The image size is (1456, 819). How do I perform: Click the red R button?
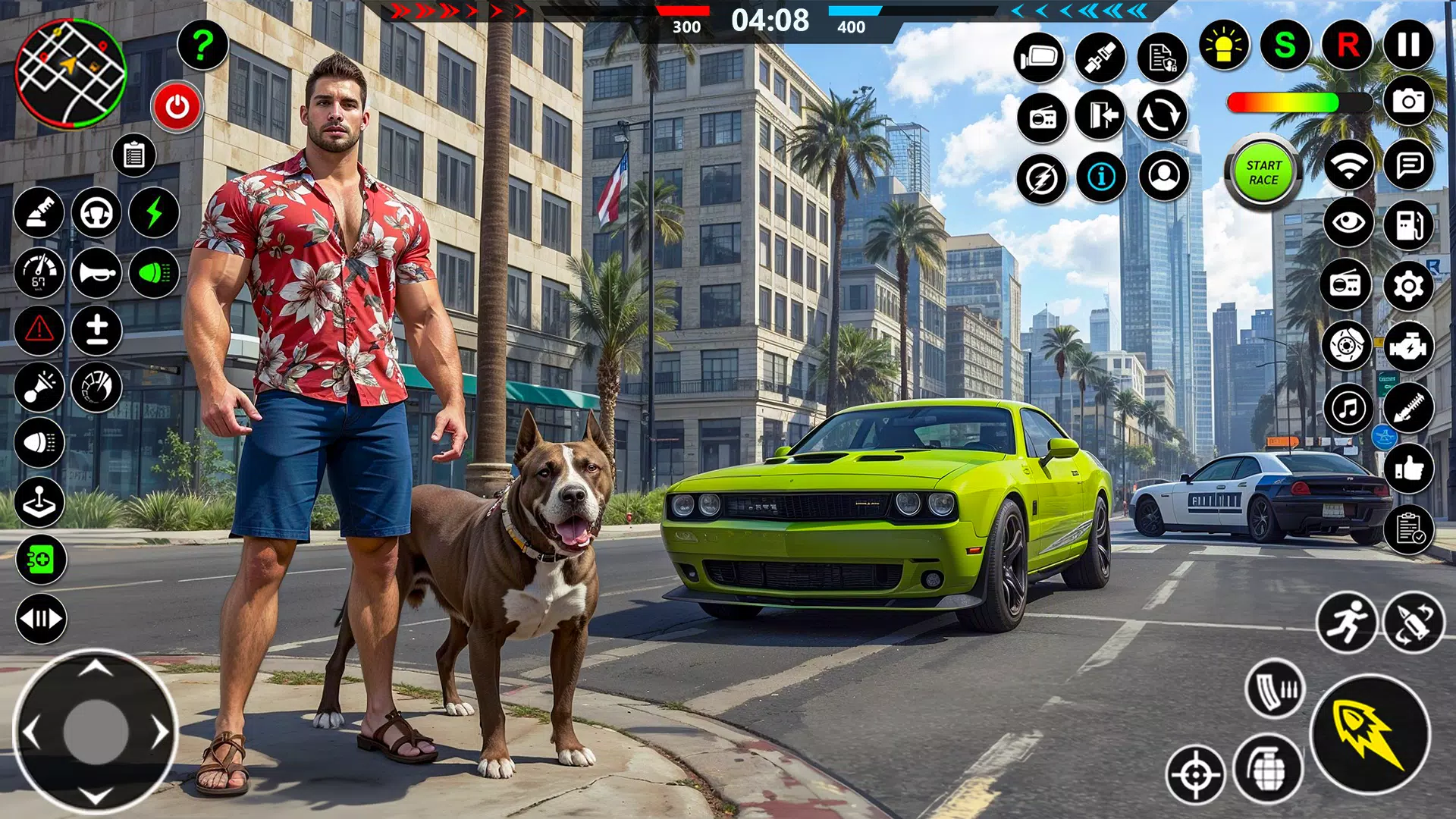pos(1348,45)
